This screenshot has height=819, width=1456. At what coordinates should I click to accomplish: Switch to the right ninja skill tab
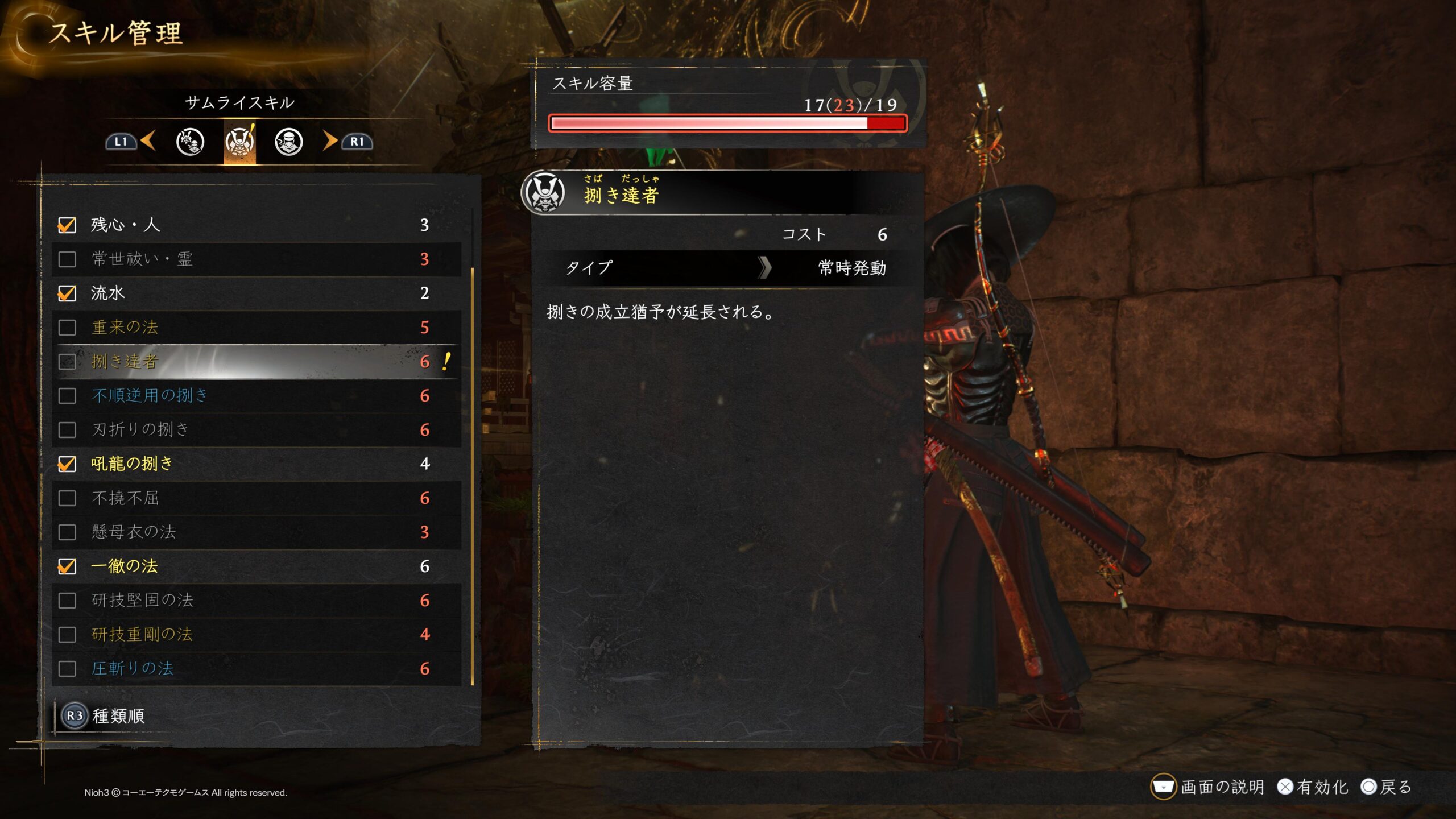(289, 142)
